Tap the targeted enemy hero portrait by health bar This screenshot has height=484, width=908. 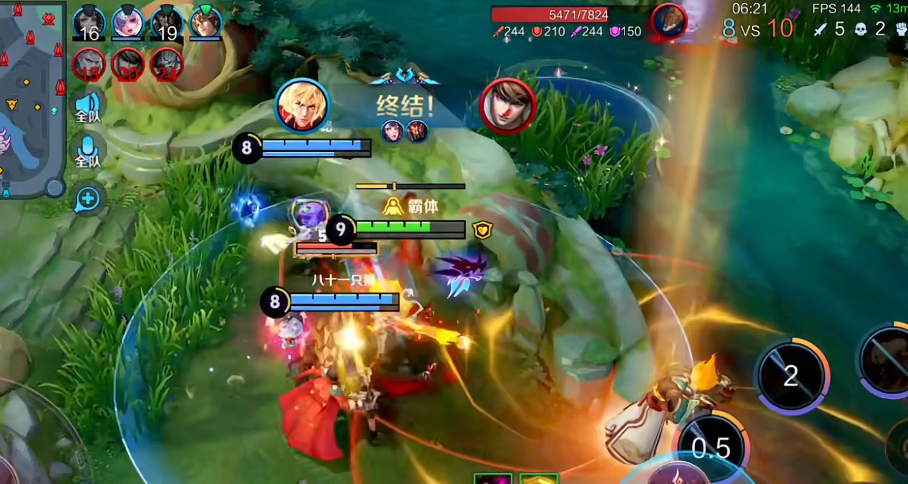point(668,21)
